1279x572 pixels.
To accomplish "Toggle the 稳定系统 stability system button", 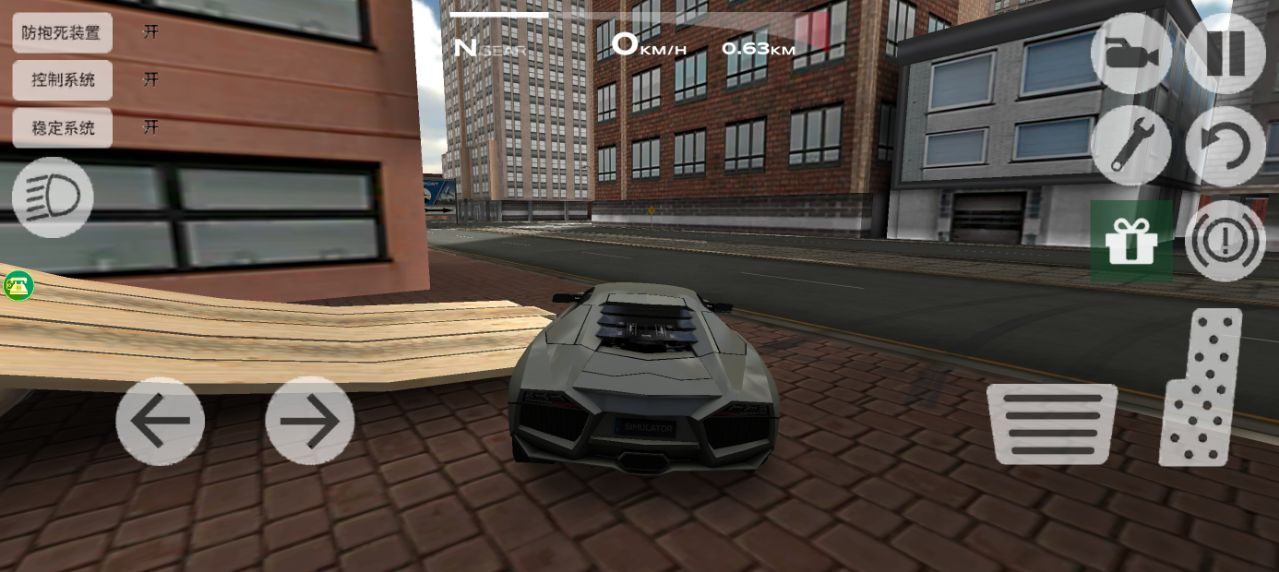I will [x=62, y=128].
